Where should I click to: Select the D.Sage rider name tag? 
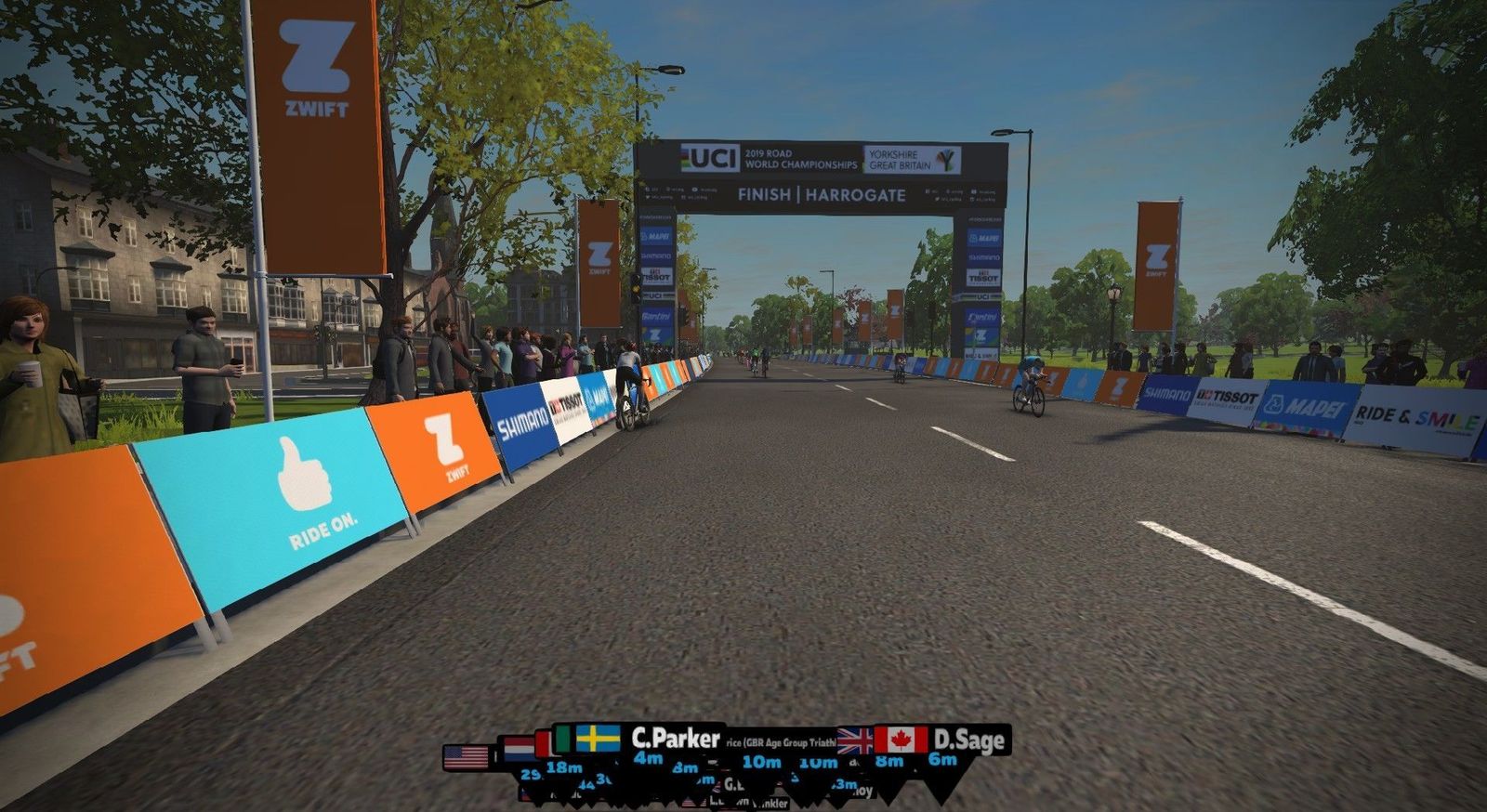968,740
